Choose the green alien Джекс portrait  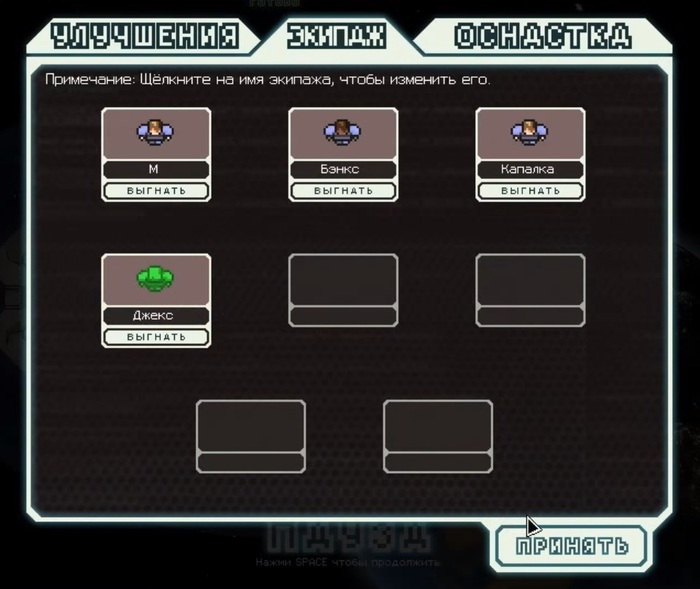click(156, 279)
